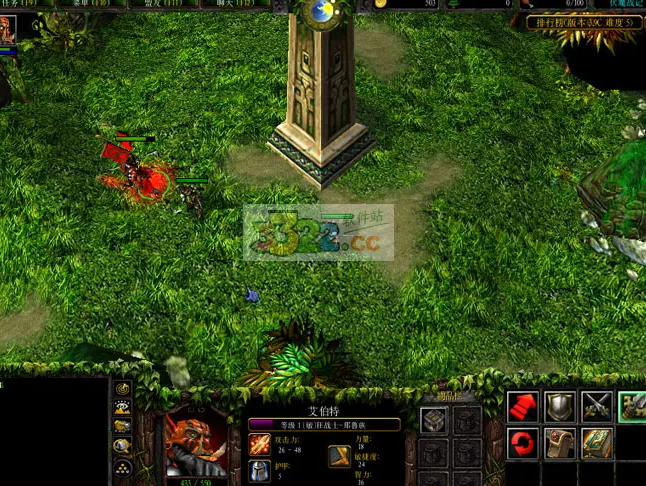Image resolution: width=646 pixels, height=486 pixels.
Task: Click the Move command red arrow icon
Action: 522,406
